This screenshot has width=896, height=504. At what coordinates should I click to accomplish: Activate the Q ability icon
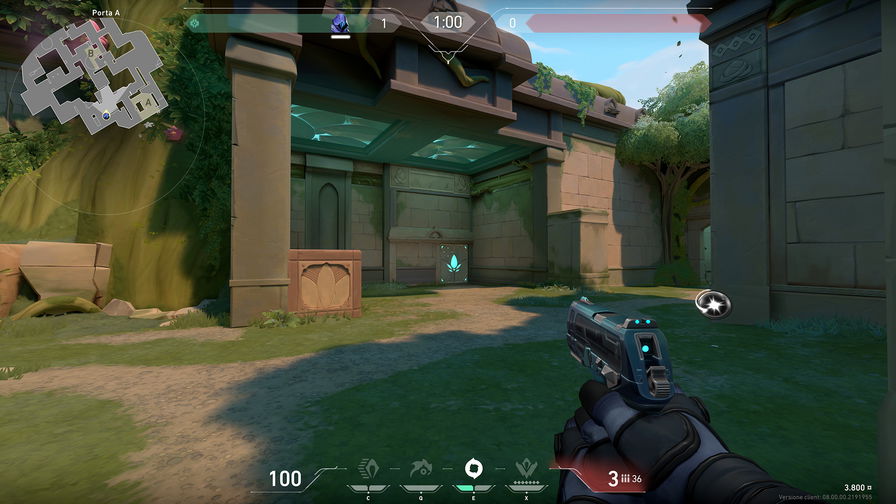[x=420, y=470]
